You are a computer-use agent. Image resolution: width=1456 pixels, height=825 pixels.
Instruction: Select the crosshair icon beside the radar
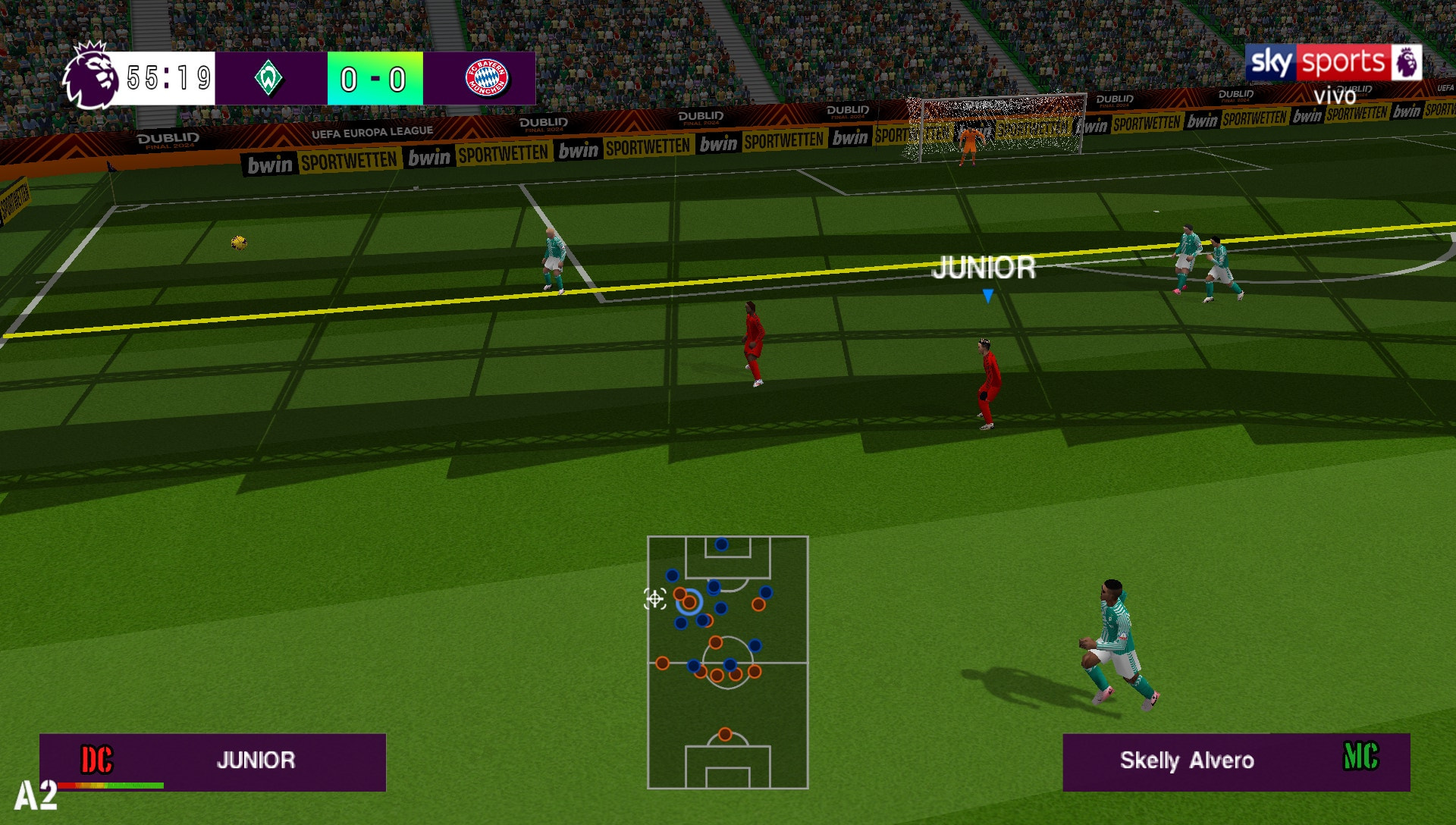tap(654, 599)
